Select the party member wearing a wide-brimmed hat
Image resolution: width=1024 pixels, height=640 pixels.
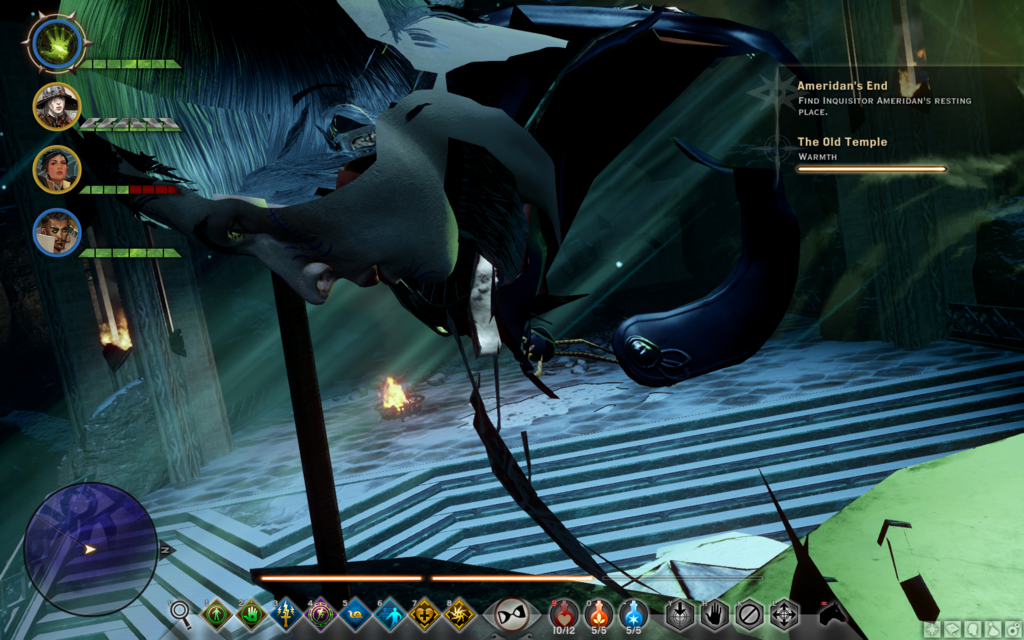(57, 107)
